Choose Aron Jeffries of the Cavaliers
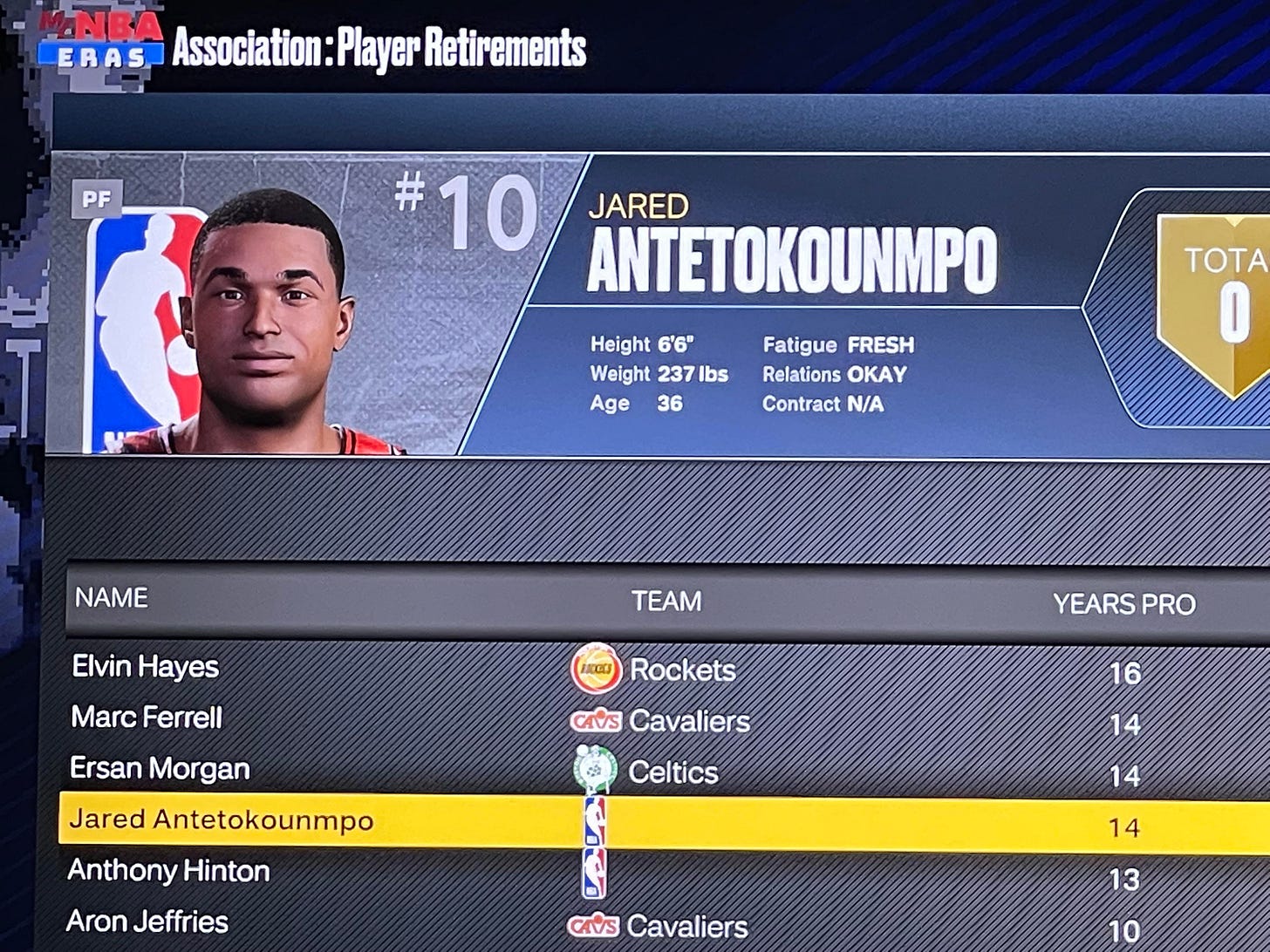The height and width of the screenshot is (952, 1270). (x=147, y=921)
